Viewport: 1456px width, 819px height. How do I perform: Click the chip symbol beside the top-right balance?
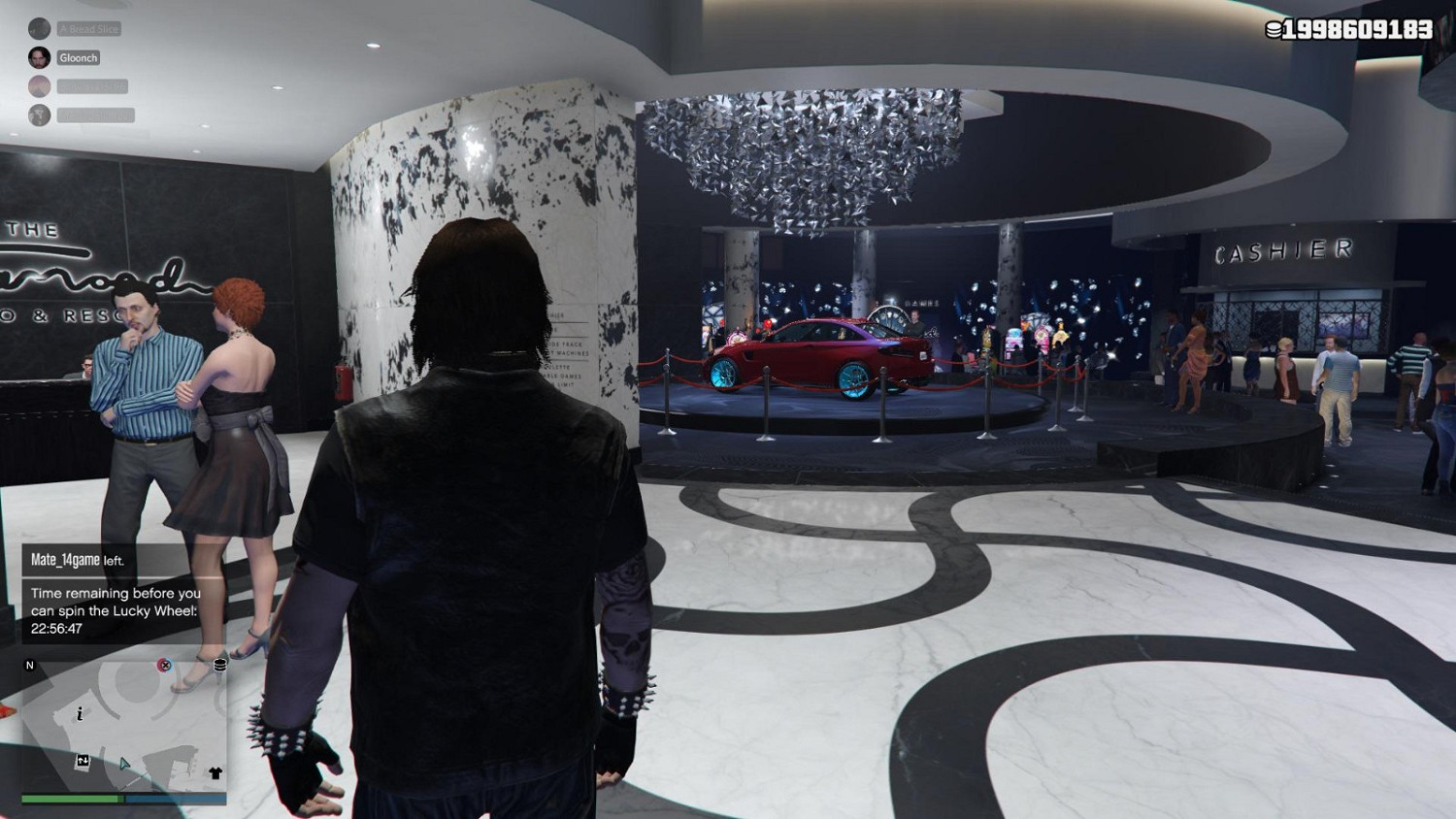[1273, 30]
